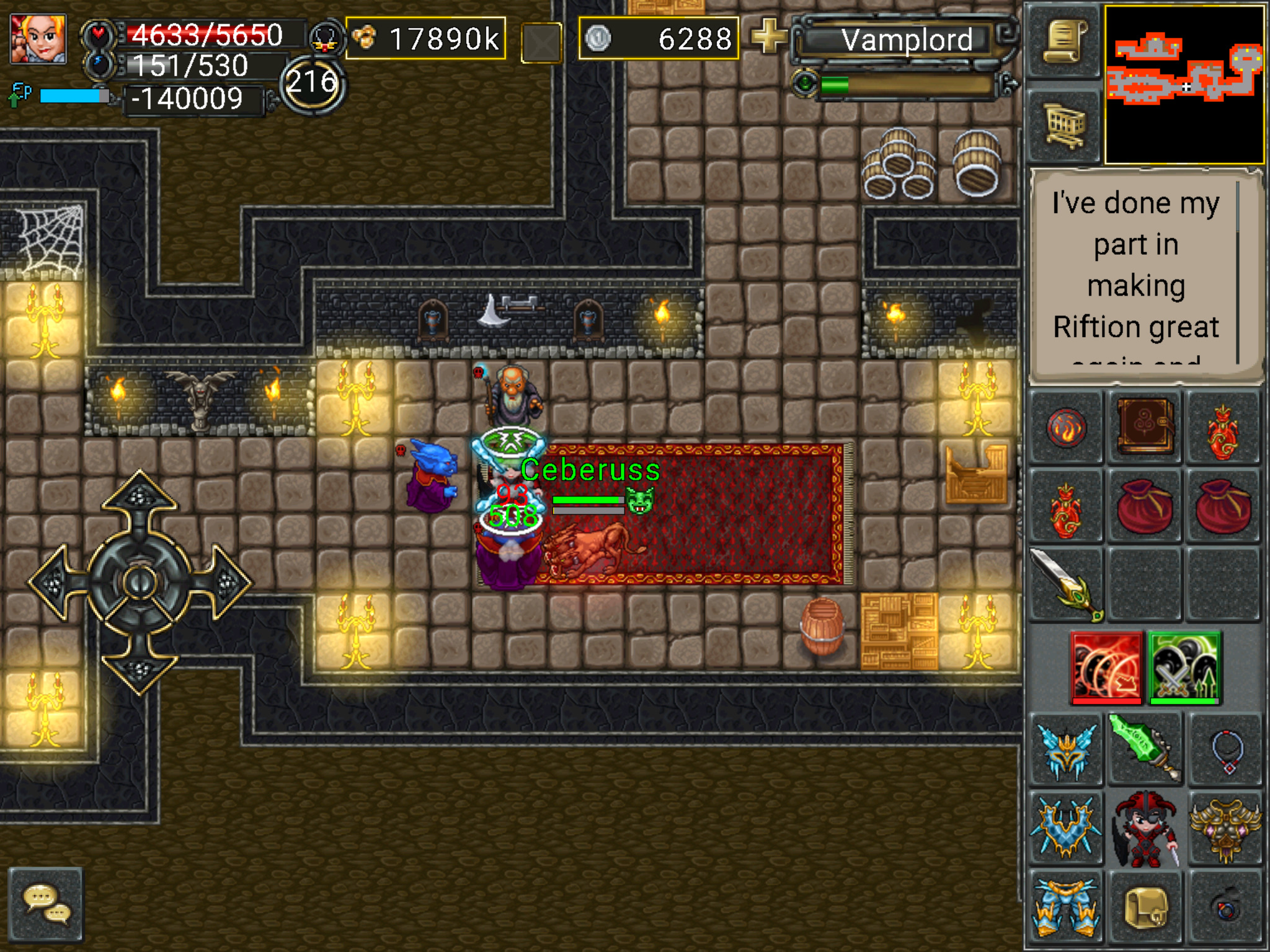
Task: Select the gold-hilted sword inventory slot
Action: pyautogui.click(x=1066, y=584)
